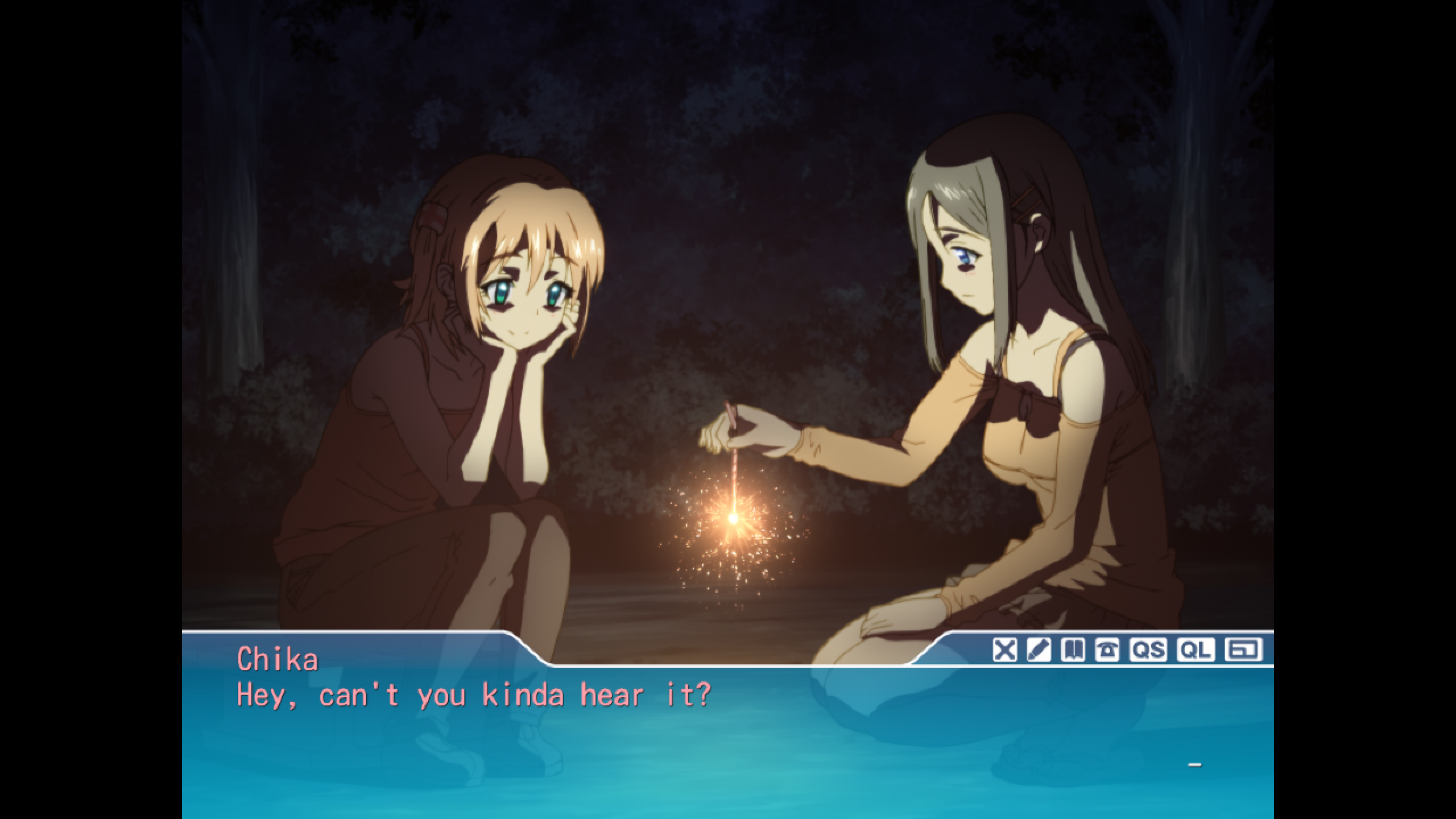
Task: Advance the dialogue by clicking Chika's line
Action: point(473,695)
